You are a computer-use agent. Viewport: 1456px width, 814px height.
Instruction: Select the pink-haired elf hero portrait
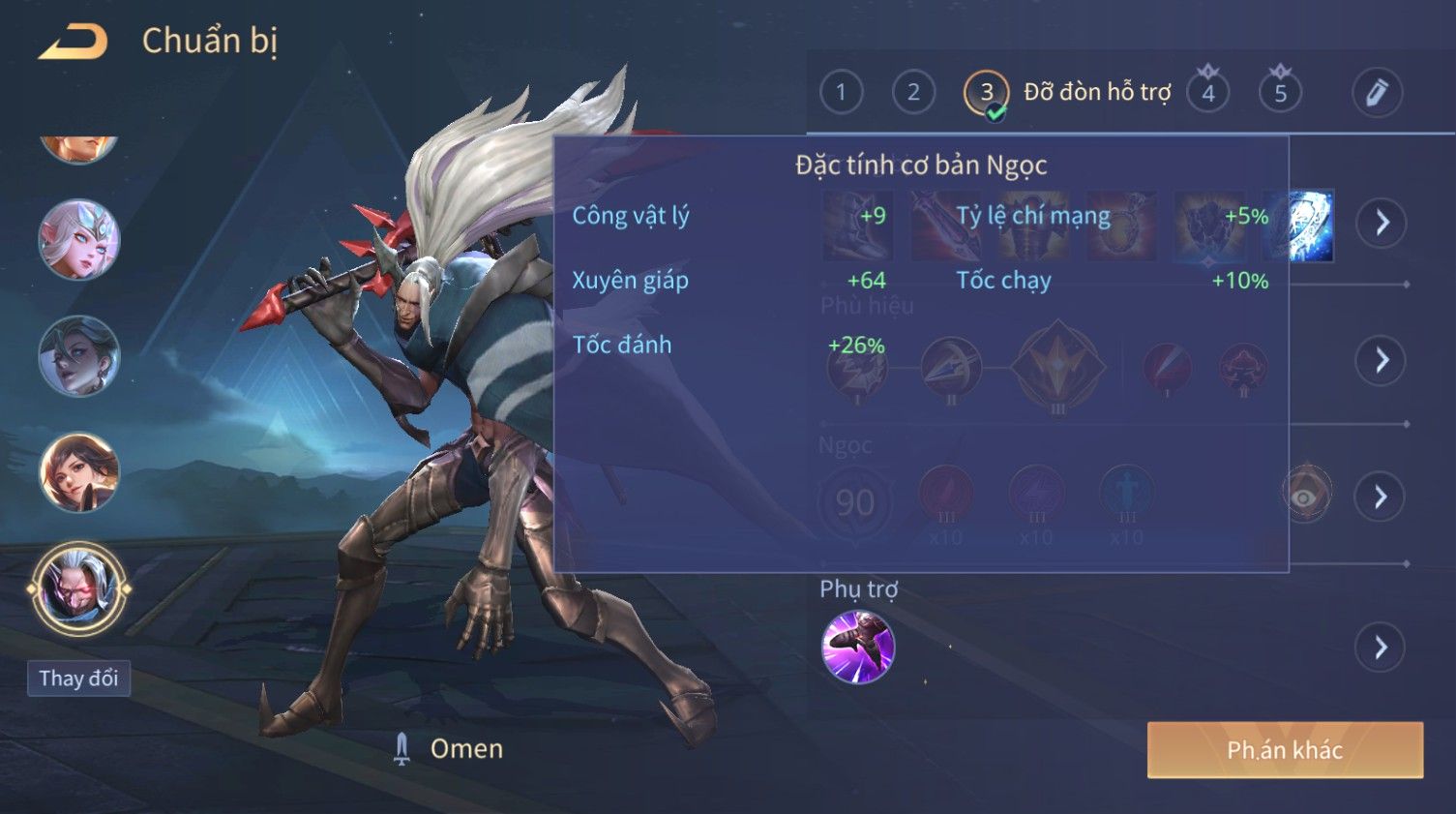[x=78, y=239]
